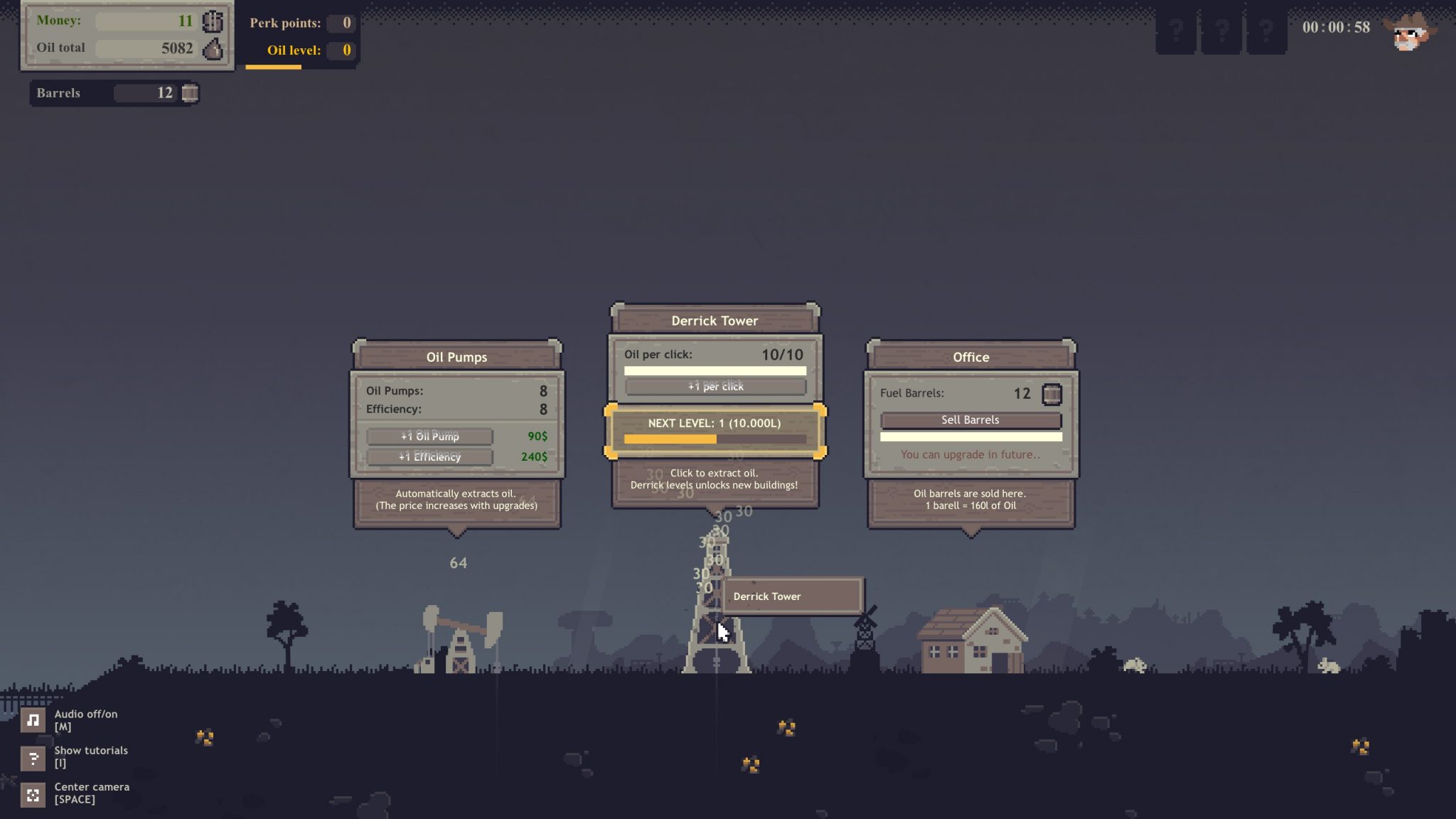Toggle the audio music note icon
This screenshot has height=819, width=1456.
point(33,720)
